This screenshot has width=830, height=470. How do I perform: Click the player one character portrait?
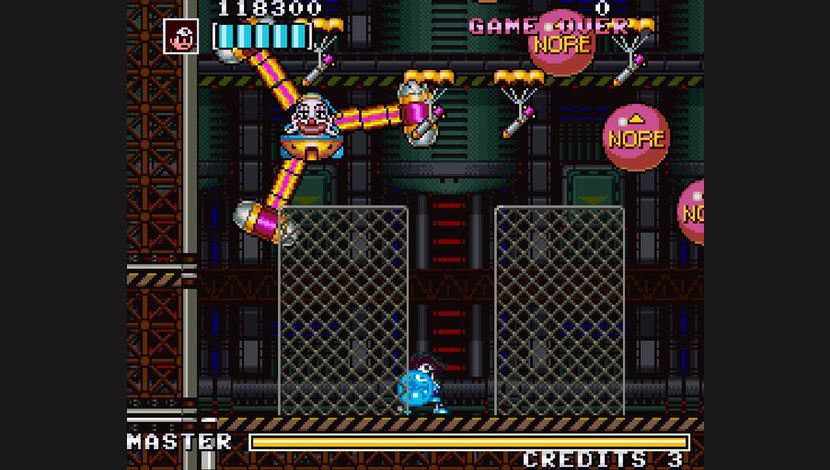click(182, 37)
